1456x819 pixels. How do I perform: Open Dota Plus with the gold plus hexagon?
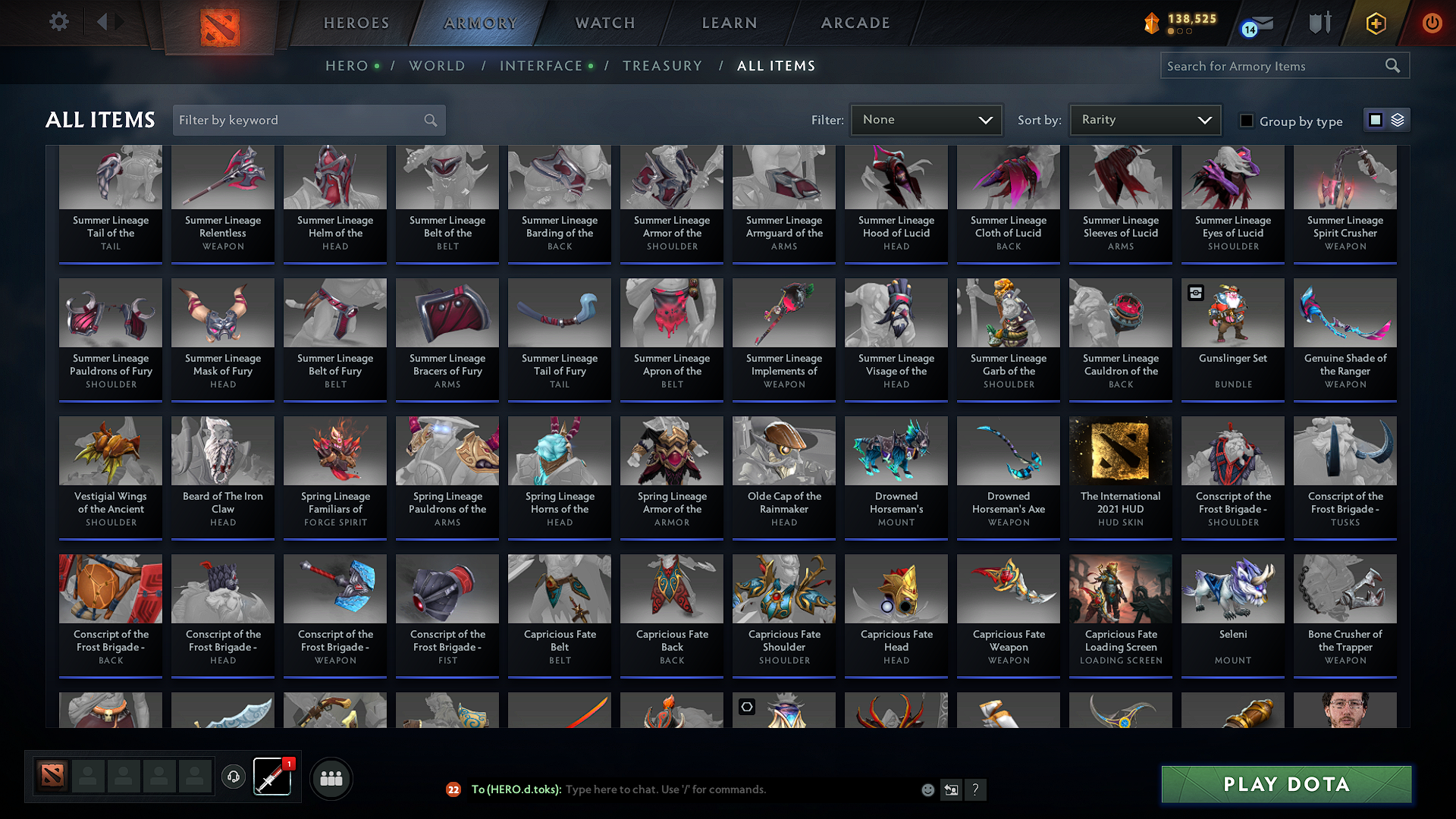point(1376,23)
